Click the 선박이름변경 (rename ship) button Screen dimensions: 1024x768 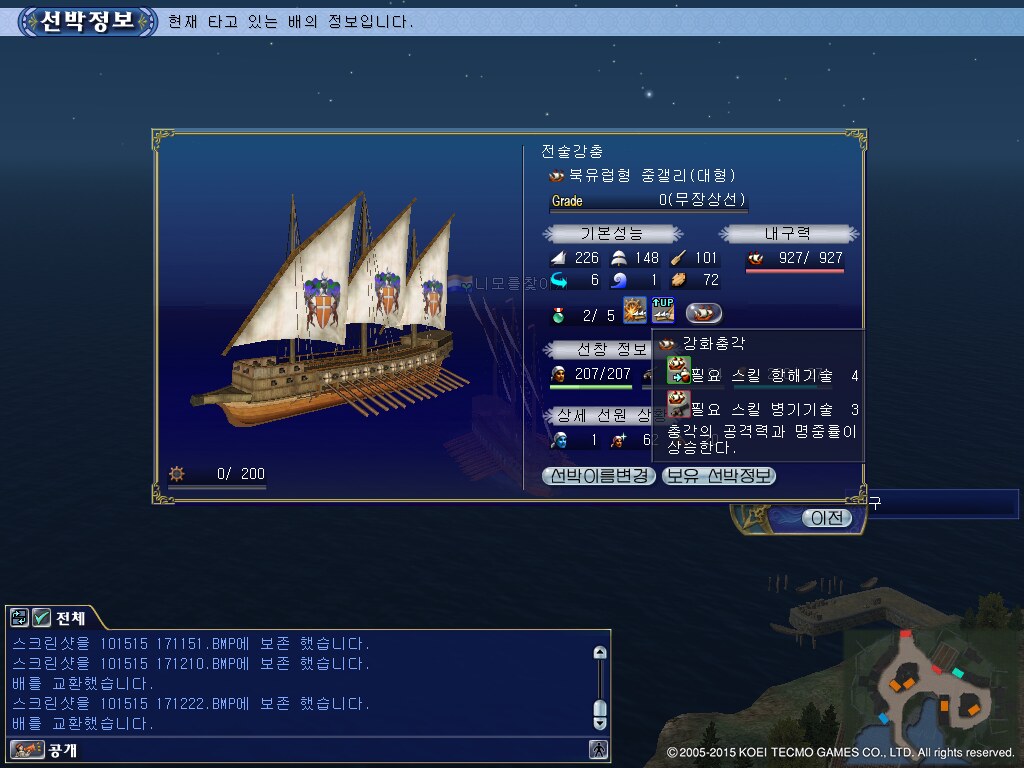tap(598, 476)
